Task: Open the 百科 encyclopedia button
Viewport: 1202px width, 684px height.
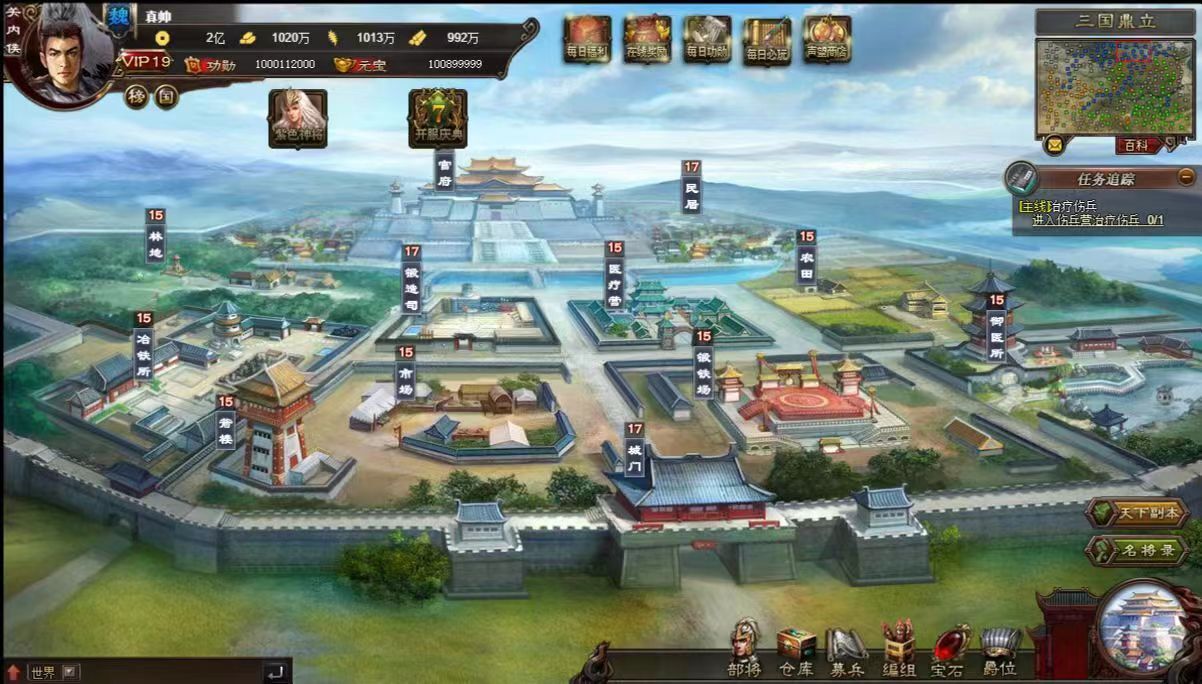Action: tap(1137, 145)
